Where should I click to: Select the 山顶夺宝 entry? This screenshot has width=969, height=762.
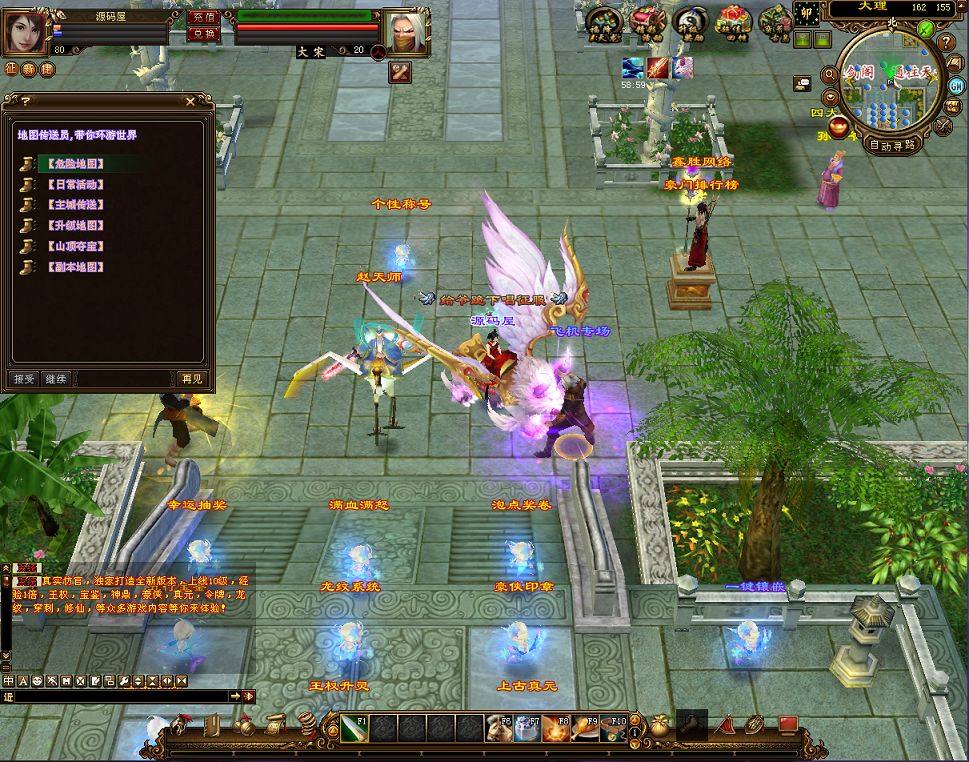click(75, 246)
